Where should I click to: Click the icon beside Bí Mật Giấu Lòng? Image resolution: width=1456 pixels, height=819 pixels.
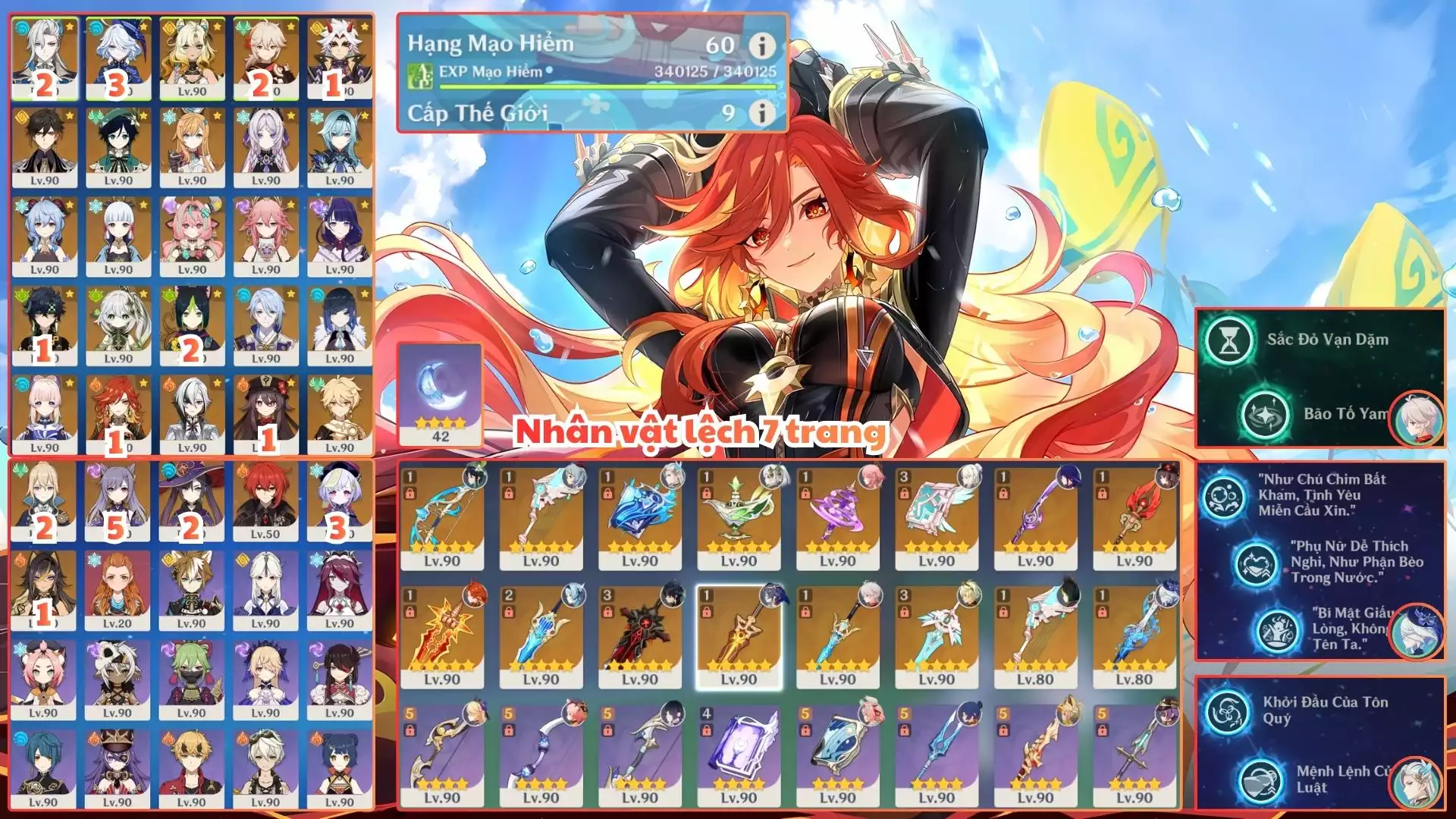pos(1277,632)
